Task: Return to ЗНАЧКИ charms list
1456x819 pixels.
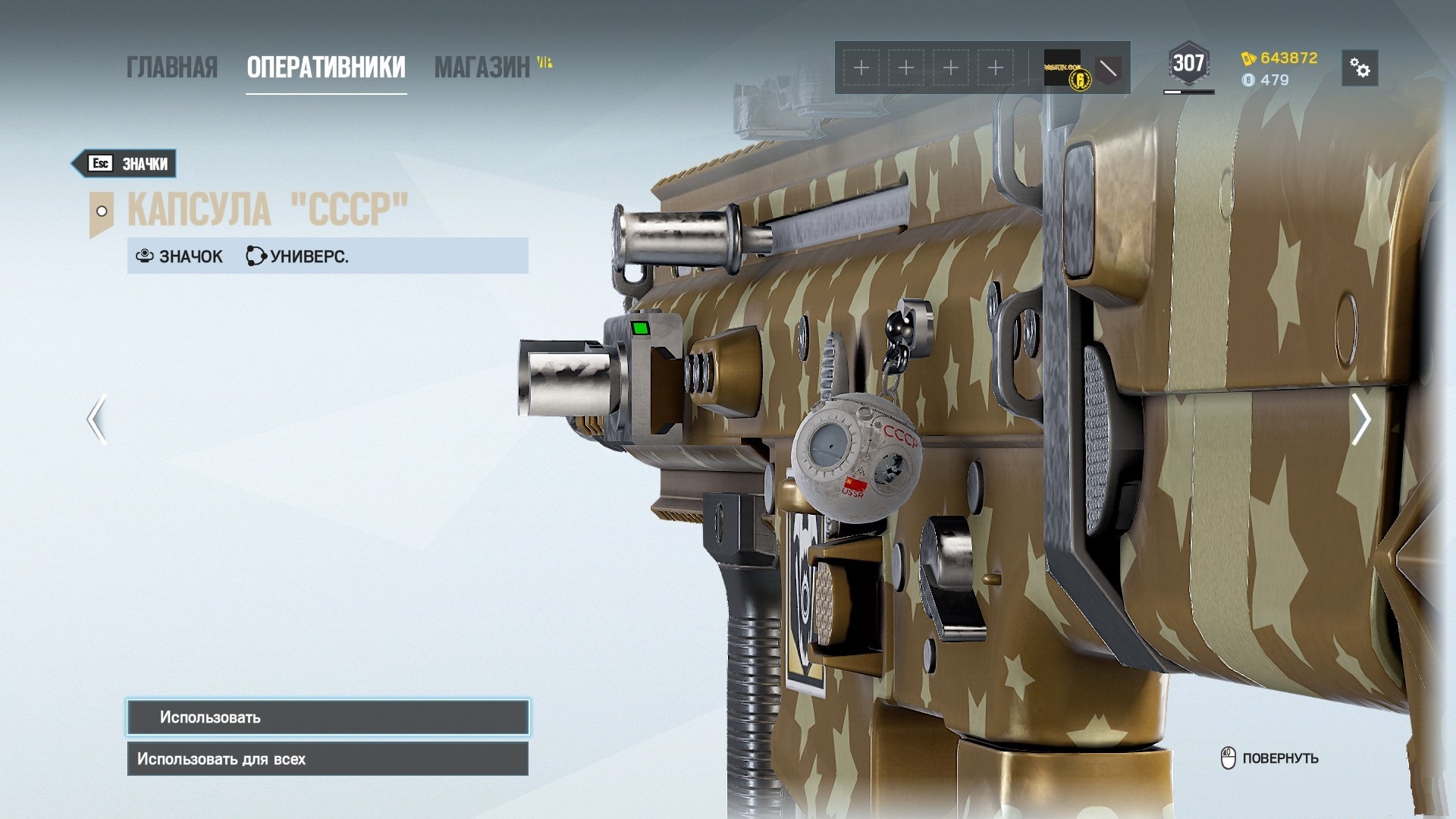Action: tap(125, 164)
